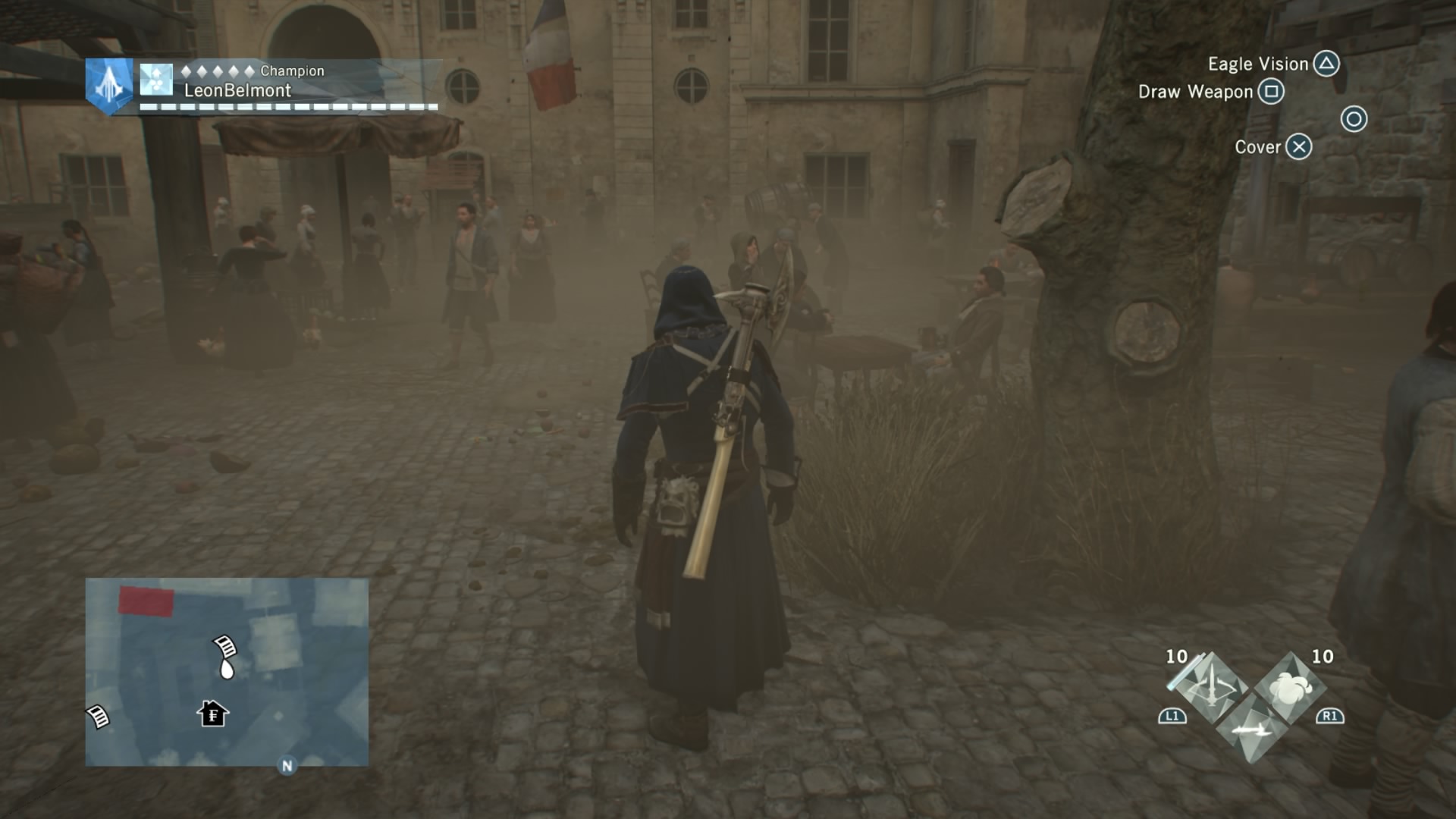Click the paper collectible icon at minimap left edge
This screenshot has width=1456, height=819.
coord(97,716)
